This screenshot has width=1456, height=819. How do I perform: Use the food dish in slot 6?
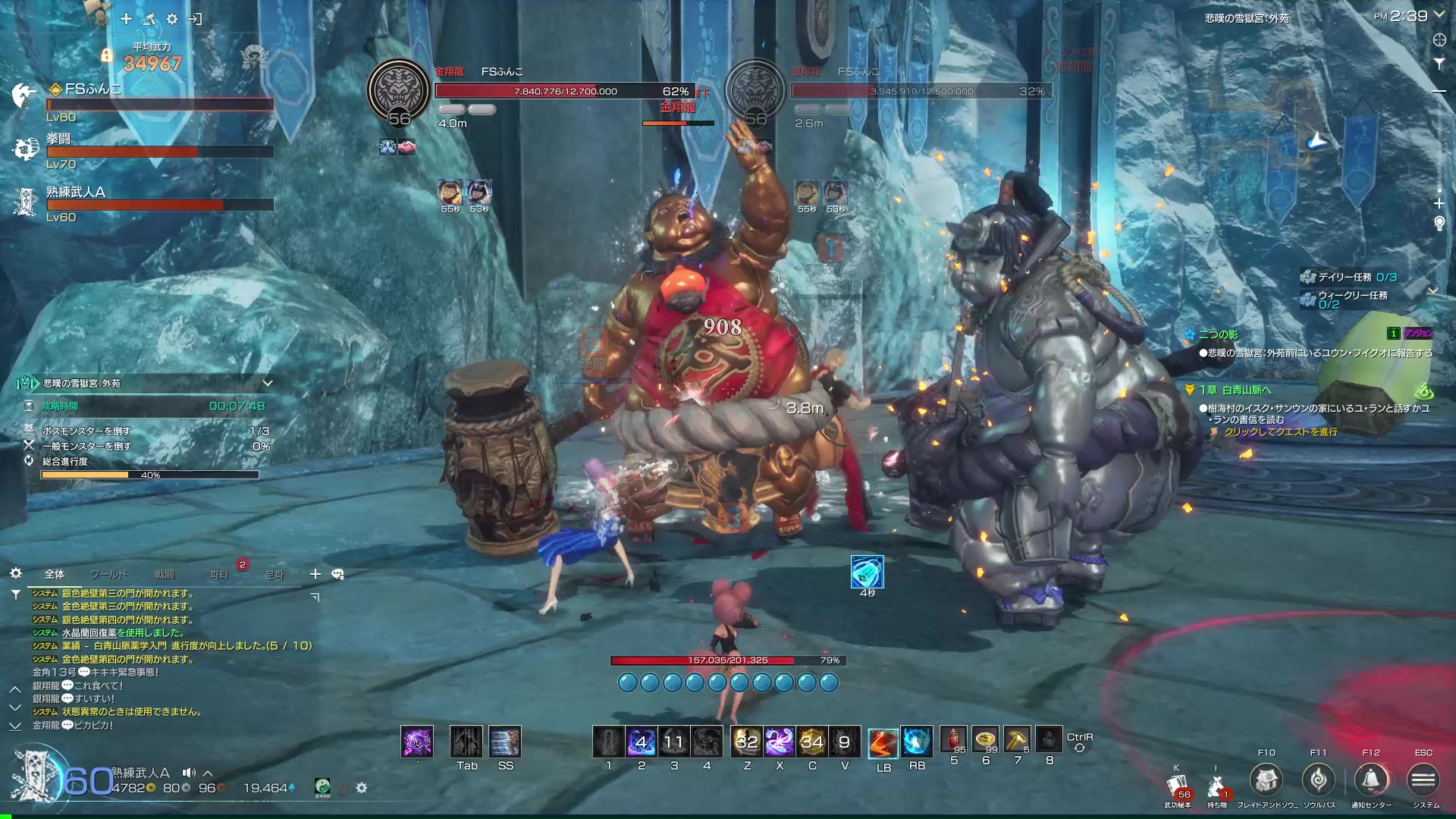[x=985, y=739]
